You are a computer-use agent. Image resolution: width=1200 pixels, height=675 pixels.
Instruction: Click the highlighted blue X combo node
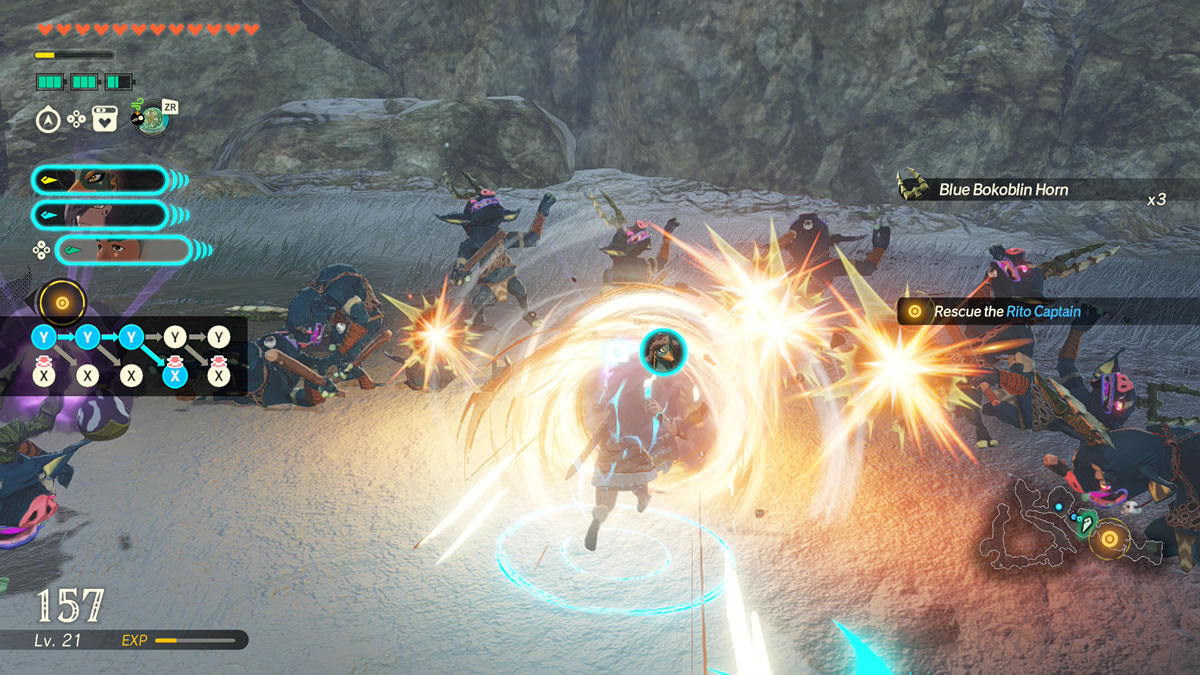click(174, 376)
